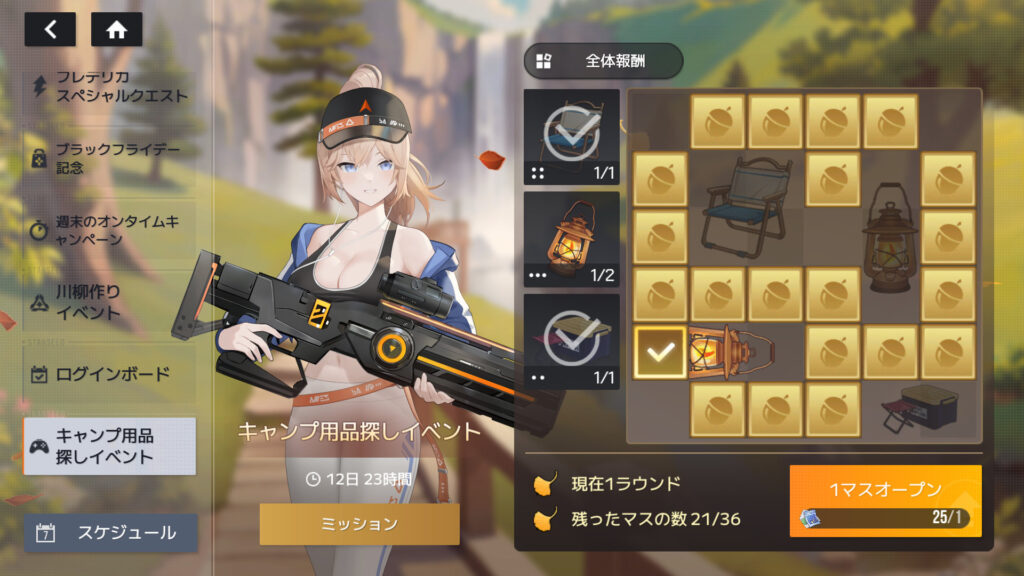Viewport: 1024px width, 576px height.
Task: Switch to 川柳作りイベント
Action: (x=110, y=303)
